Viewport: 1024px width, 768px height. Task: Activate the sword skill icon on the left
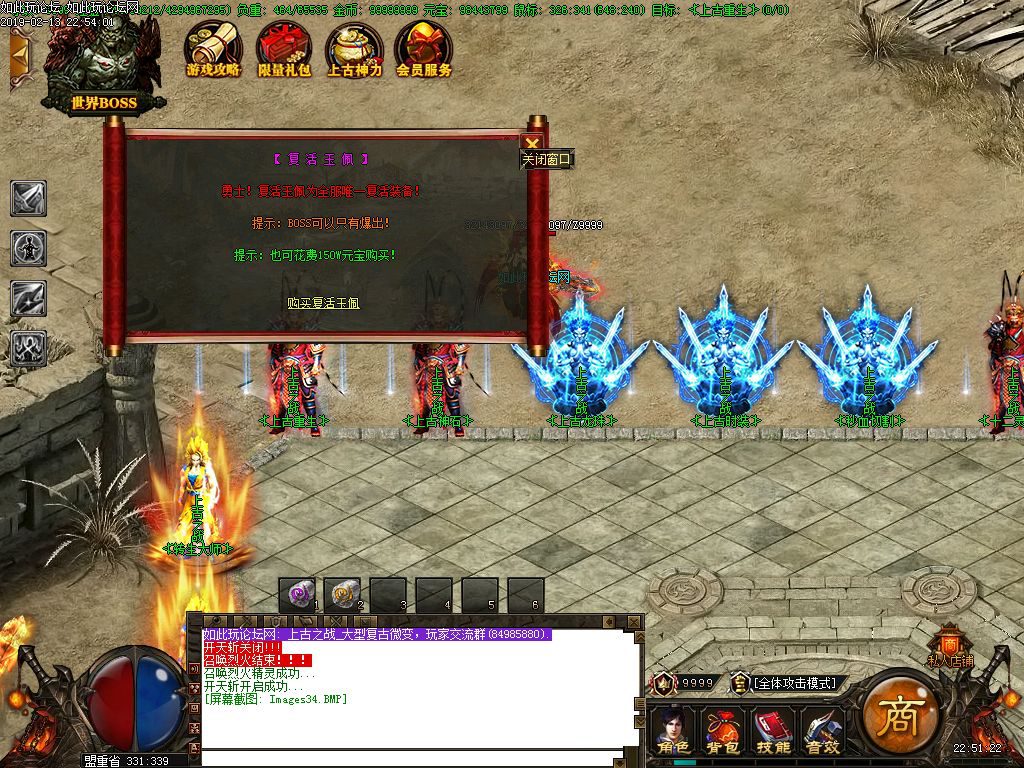[29, 198]
